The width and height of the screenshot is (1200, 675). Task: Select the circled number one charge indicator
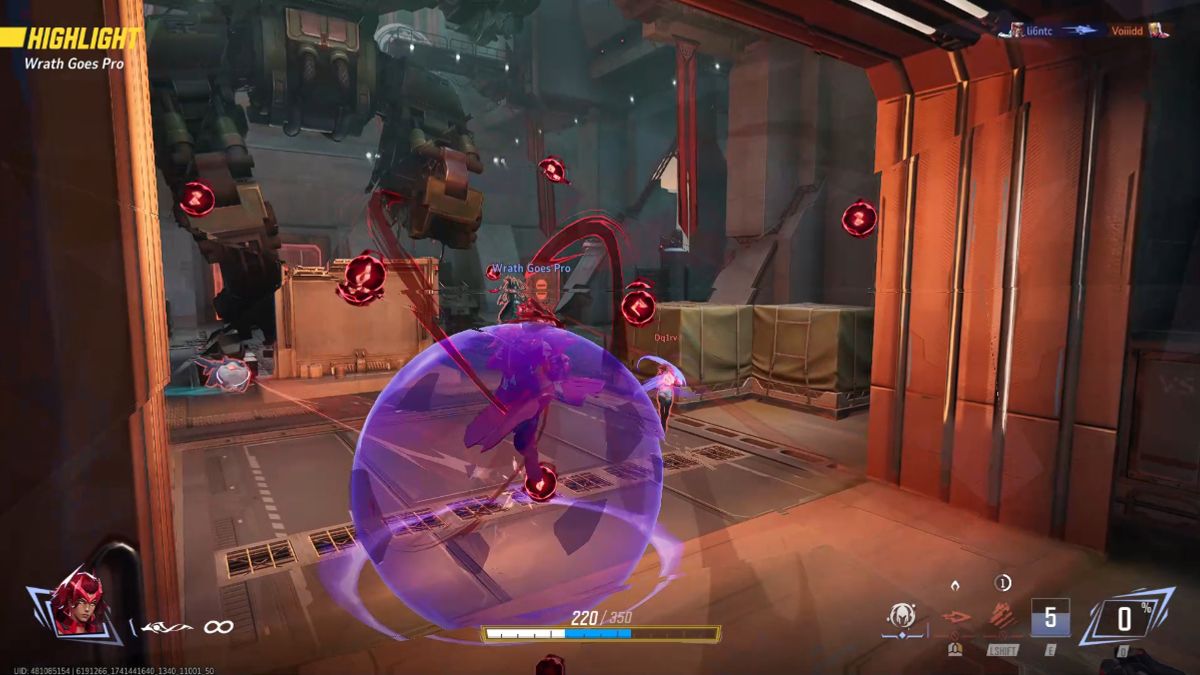[x=1003, y=583]
